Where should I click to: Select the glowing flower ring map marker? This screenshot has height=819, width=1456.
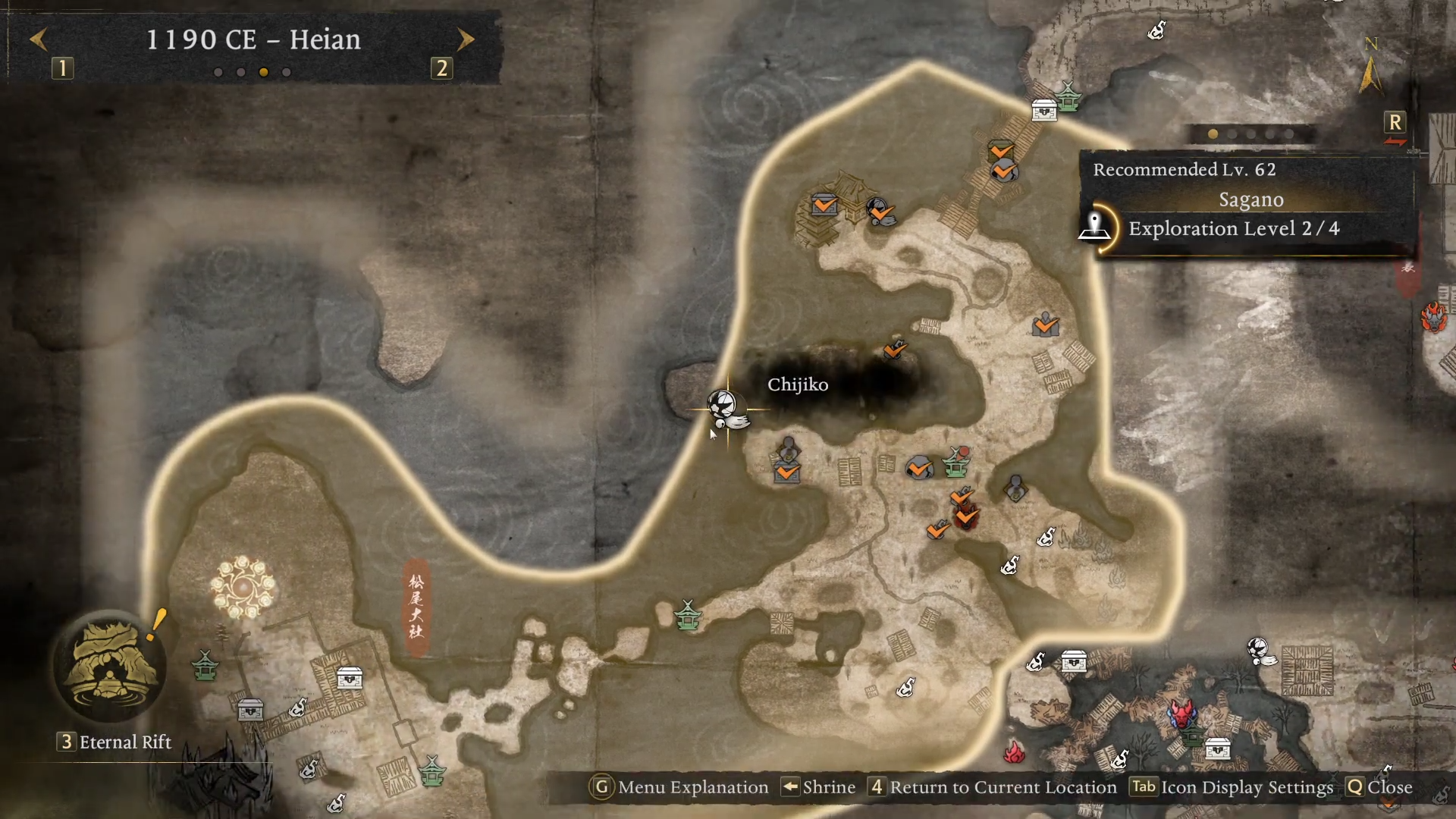coord(243,586)
